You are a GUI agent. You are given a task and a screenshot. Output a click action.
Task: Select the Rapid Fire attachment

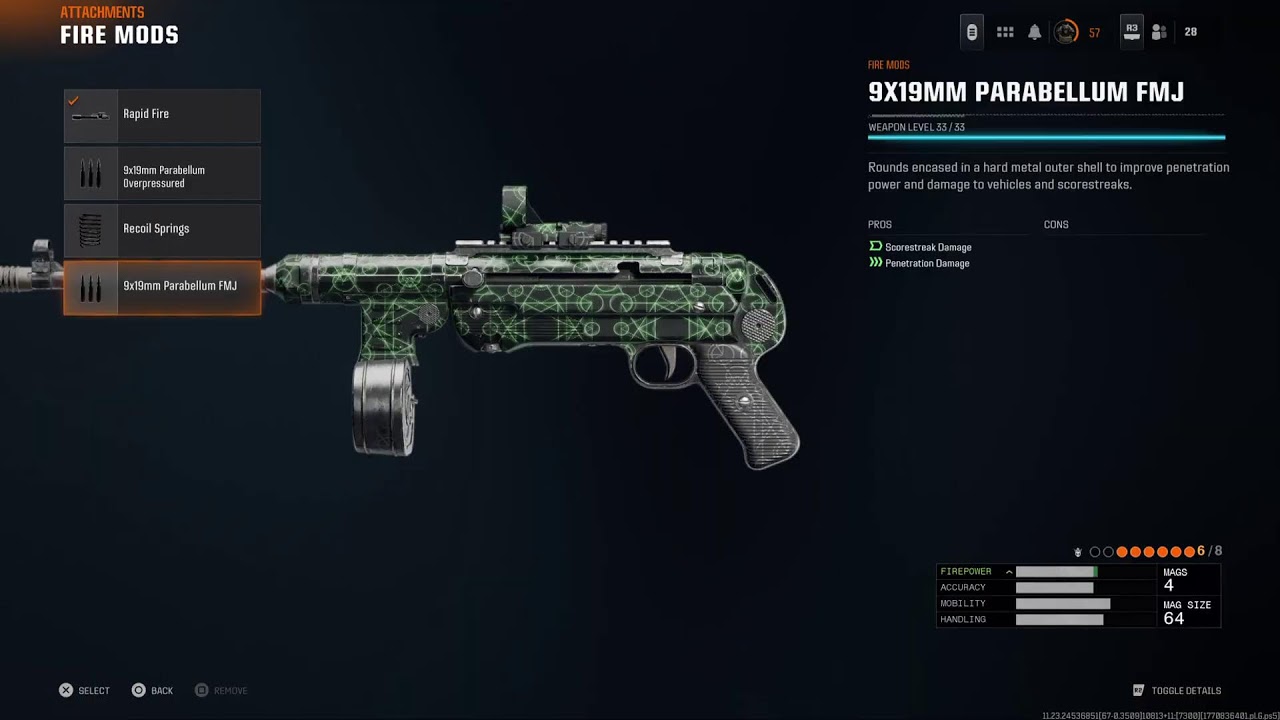[162, 115]
